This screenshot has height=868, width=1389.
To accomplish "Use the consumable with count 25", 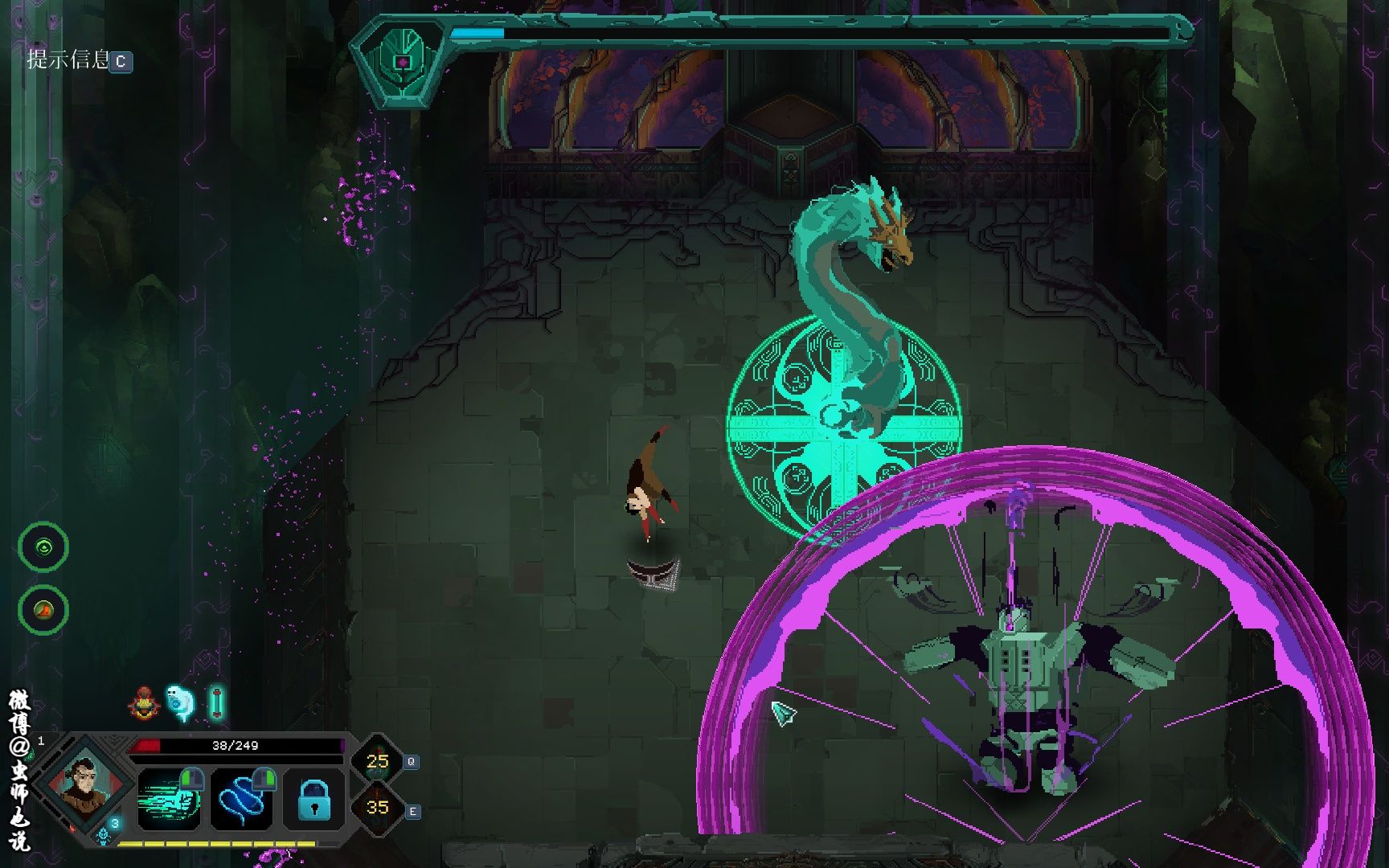I will [x=377, y=760].
